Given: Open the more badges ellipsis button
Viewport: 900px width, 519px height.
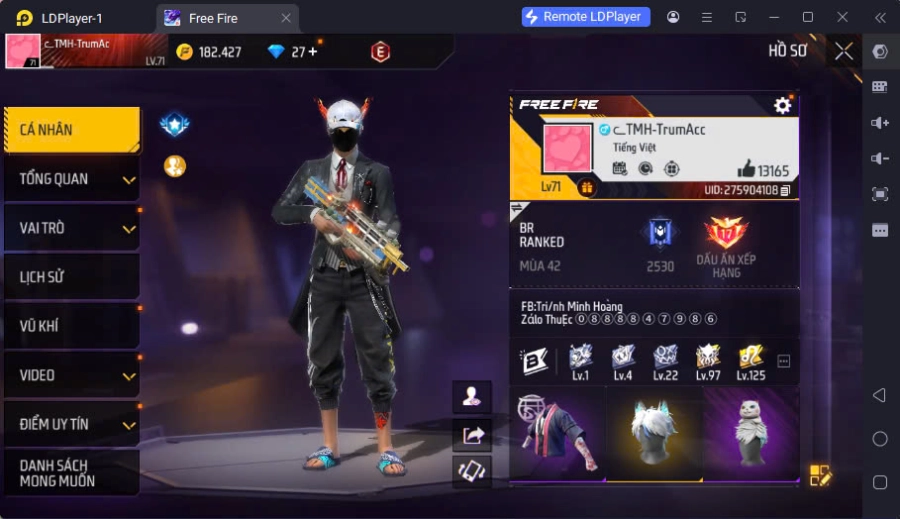Looking at the screenshot, I should (784, 361).
